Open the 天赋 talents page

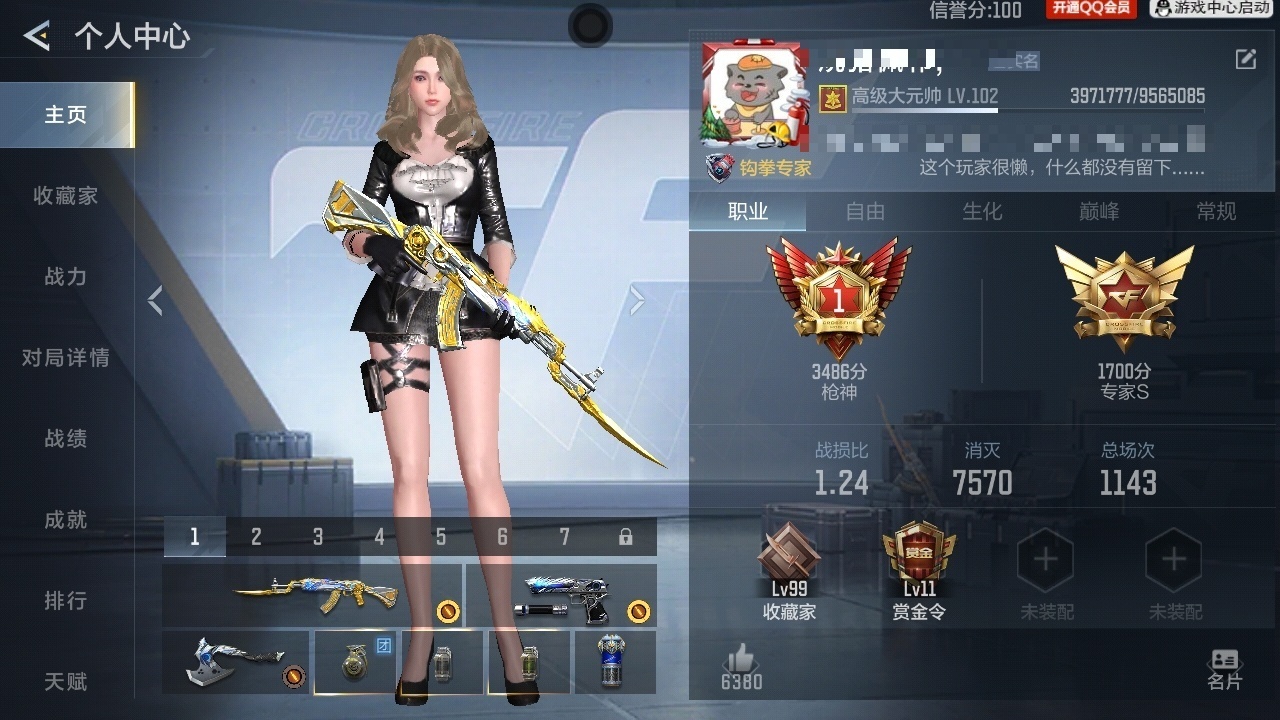(x=66, y=682)
